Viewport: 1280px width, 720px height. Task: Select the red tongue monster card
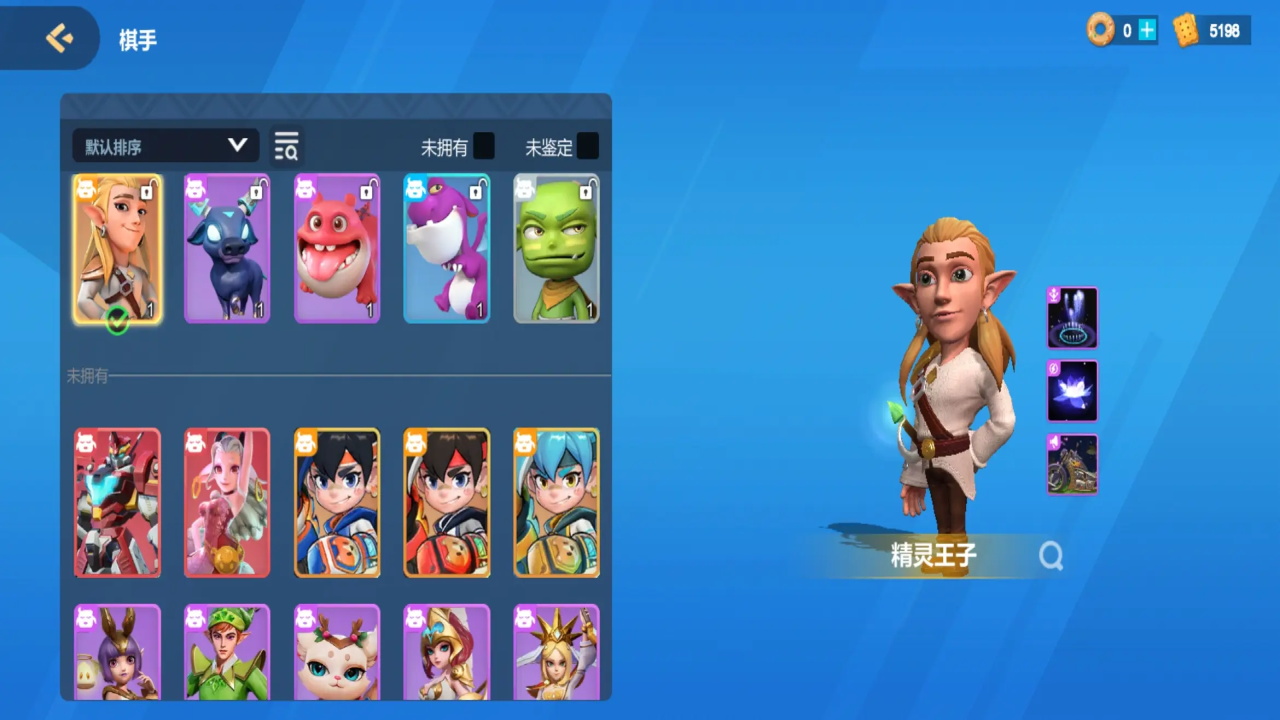(337, 249)
